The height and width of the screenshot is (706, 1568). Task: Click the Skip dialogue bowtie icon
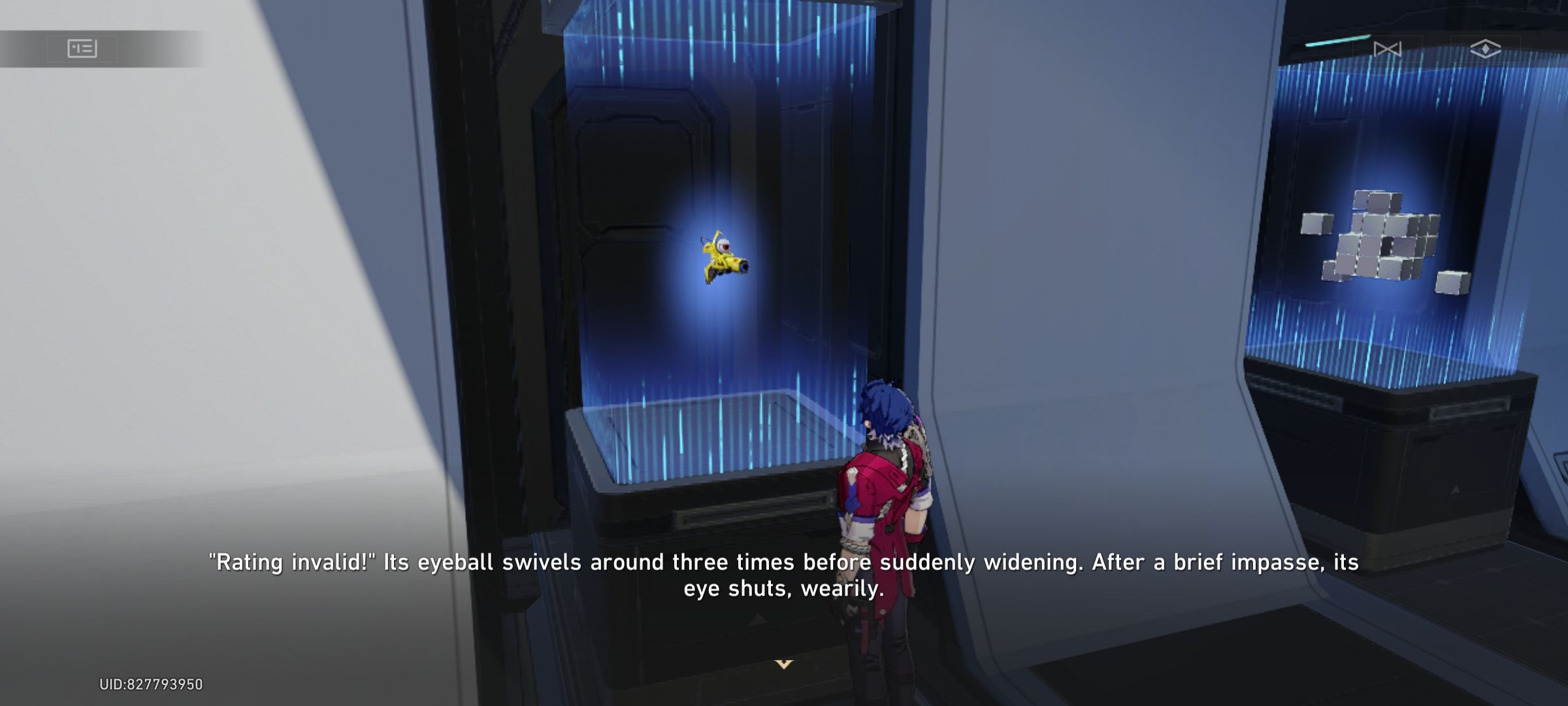pyautogui.click(x=1388, y=48)
